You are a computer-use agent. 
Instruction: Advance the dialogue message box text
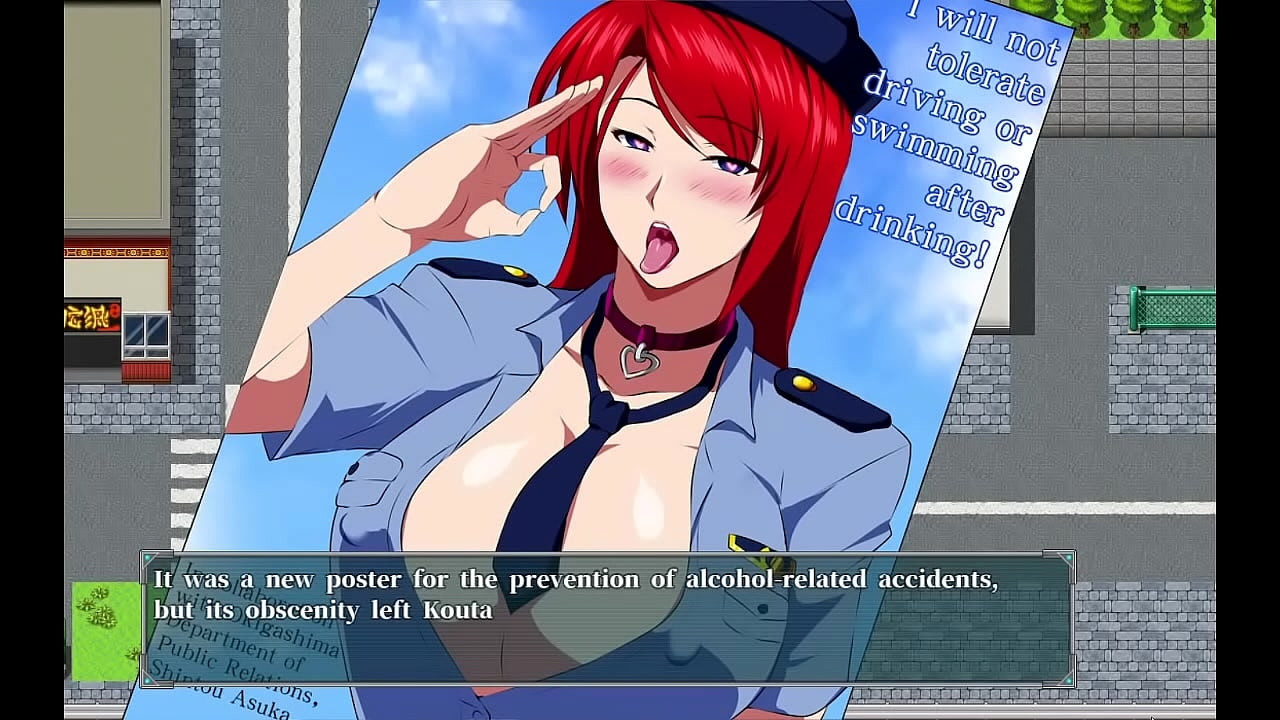[608, 618]
